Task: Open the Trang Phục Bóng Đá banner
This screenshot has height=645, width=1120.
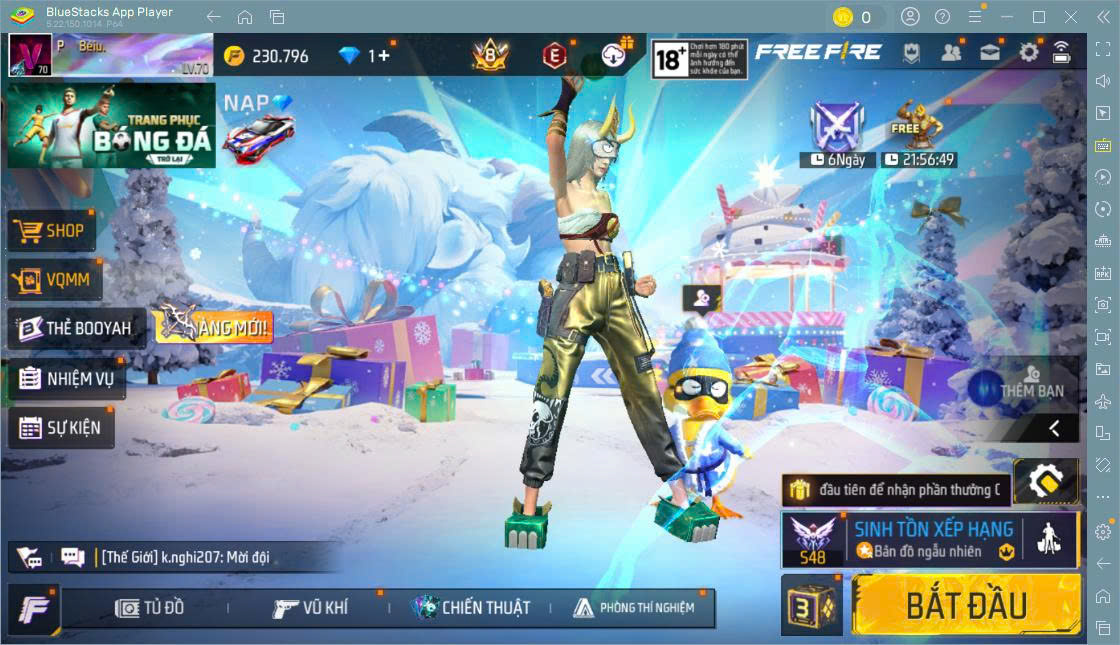Action: pos(111,125)
